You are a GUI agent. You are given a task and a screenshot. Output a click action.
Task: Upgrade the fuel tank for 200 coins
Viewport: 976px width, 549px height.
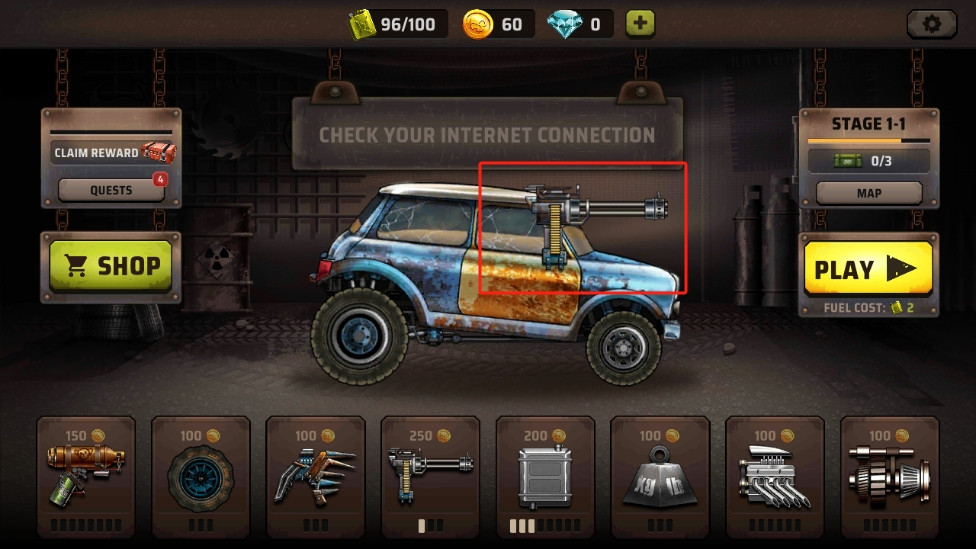coord(545,476)
